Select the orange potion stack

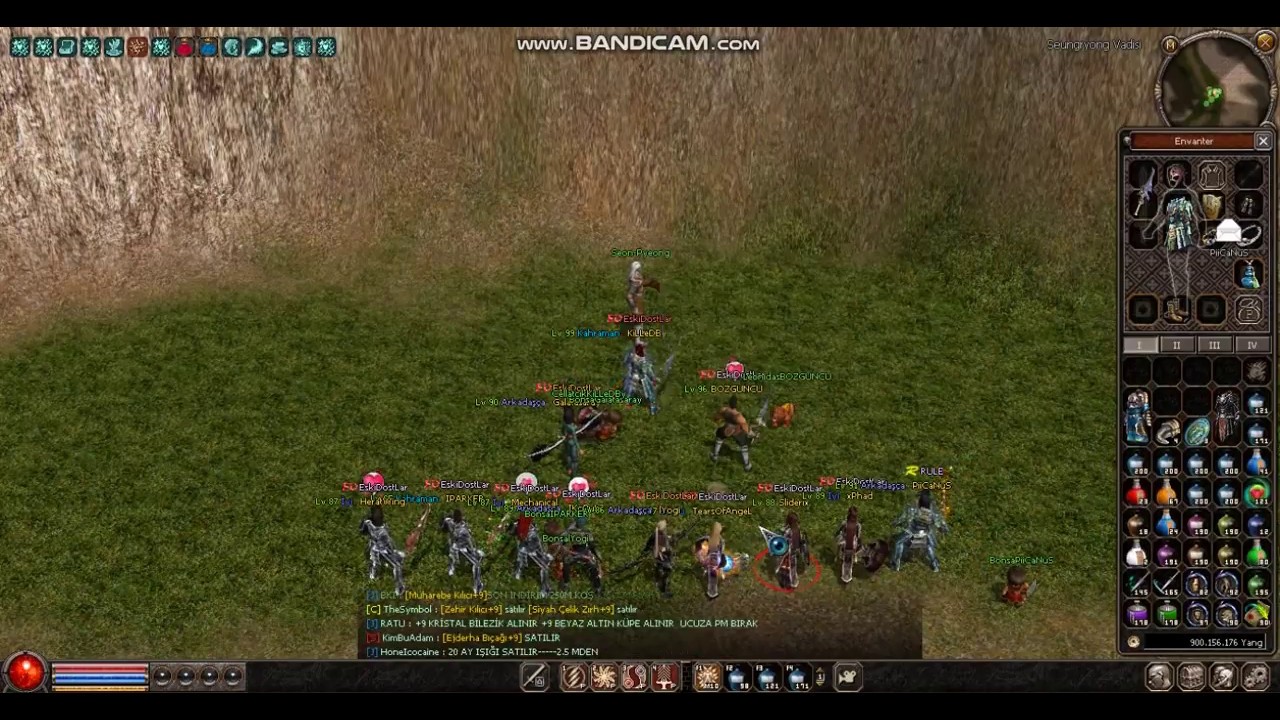1166,493
